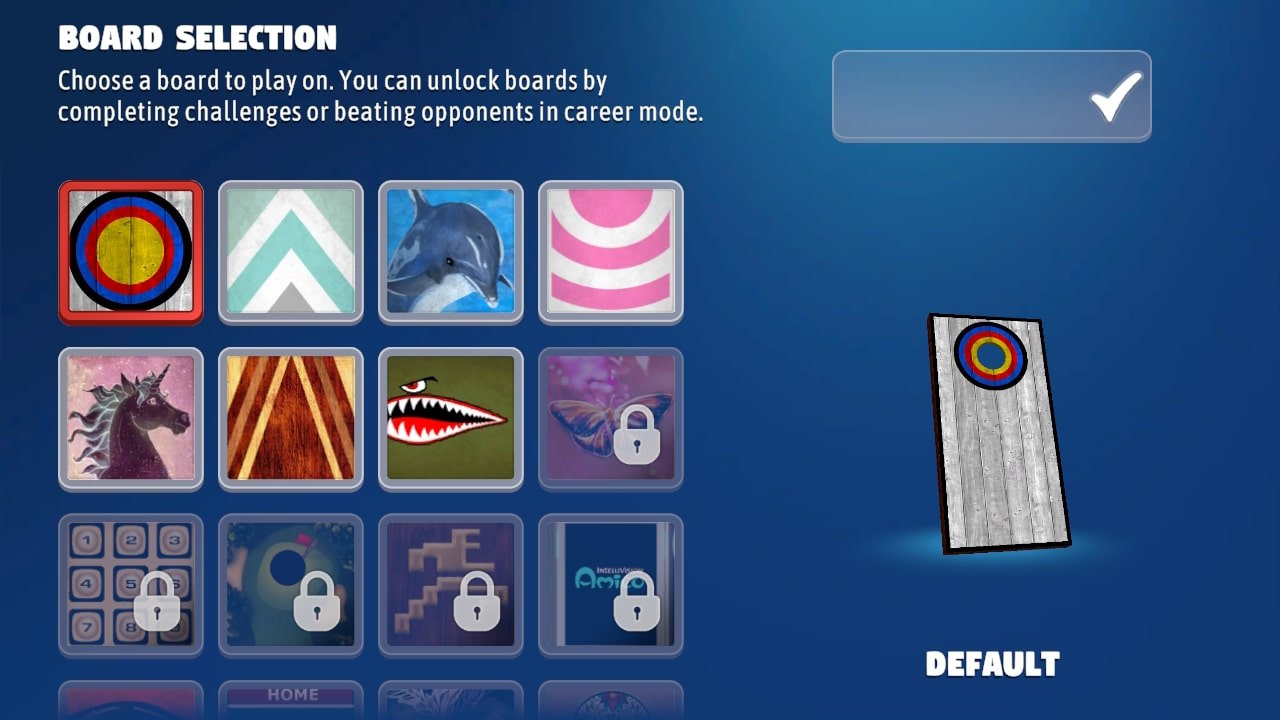Choose the purple unicorn board
This screenshot has height=720, width=1280.
131,418
